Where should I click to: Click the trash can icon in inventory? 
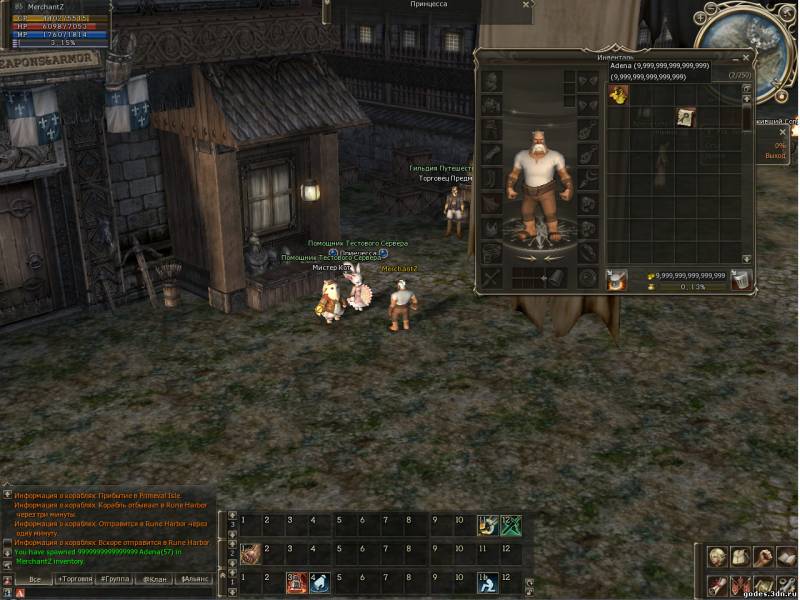coord(739,281)
